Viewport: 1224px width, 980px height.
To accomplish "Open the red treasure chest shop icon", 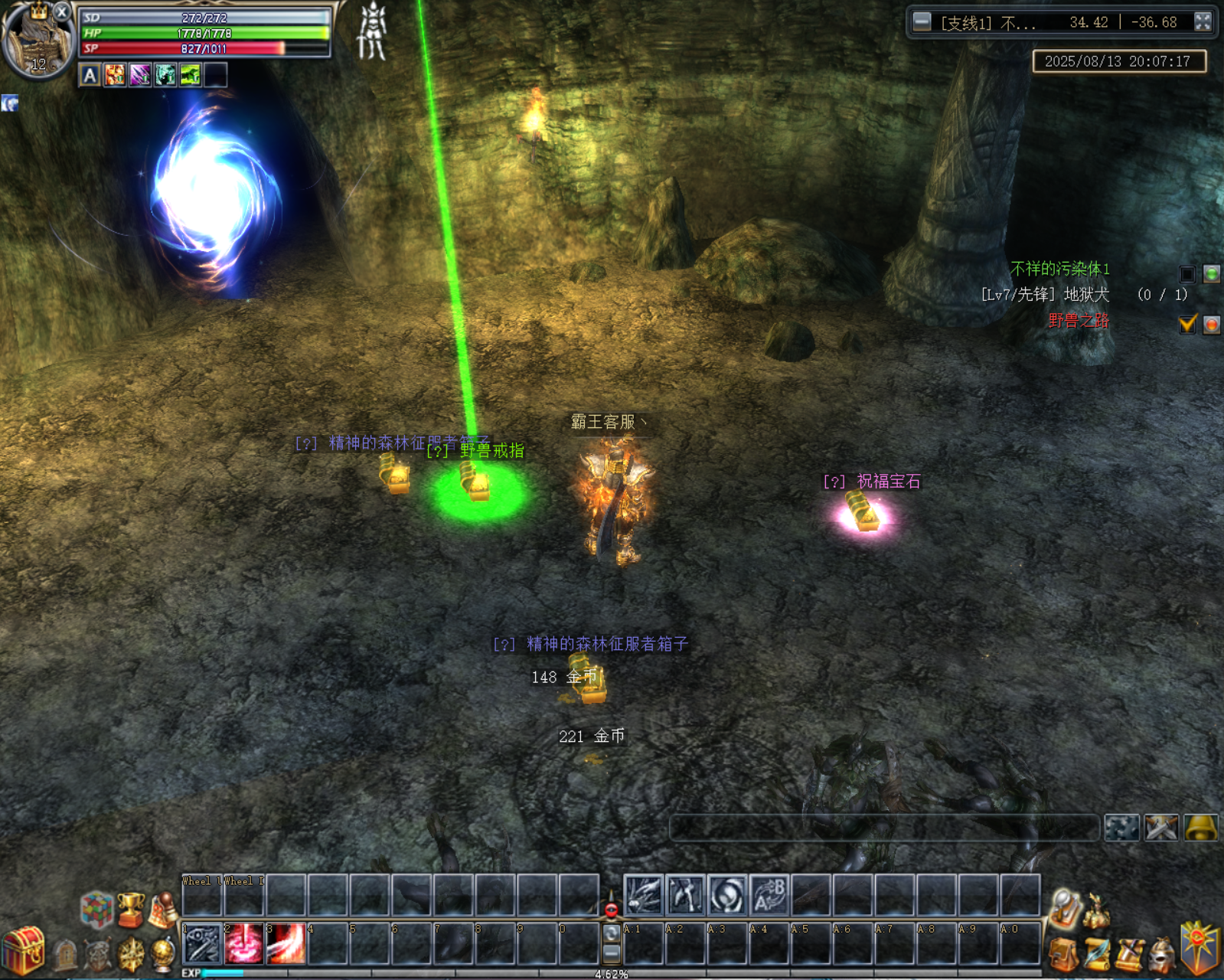I will pos(24,950).
